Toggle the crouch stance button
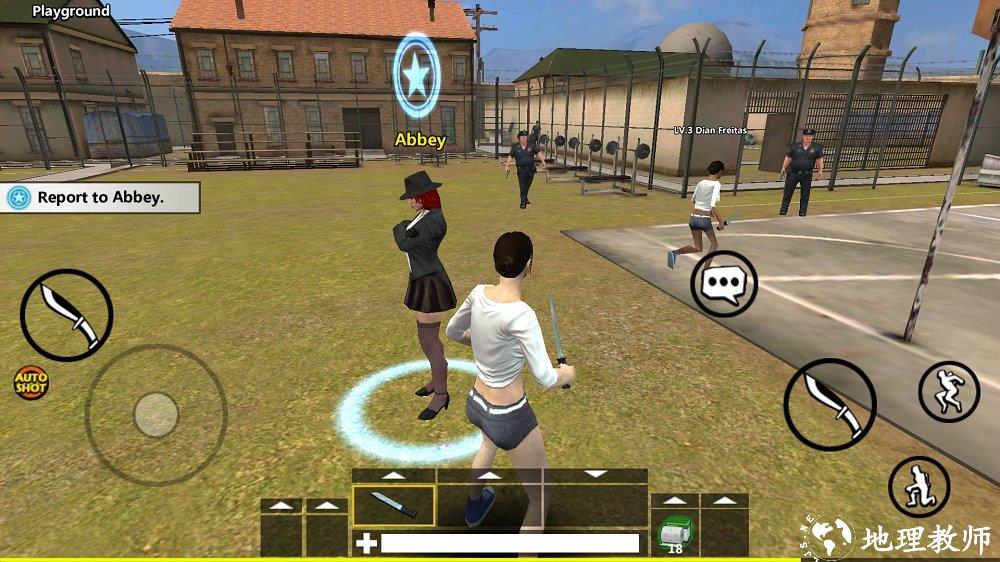Image resolution: width=1000 pixels, height=562 pixels. tap(918, 487)
